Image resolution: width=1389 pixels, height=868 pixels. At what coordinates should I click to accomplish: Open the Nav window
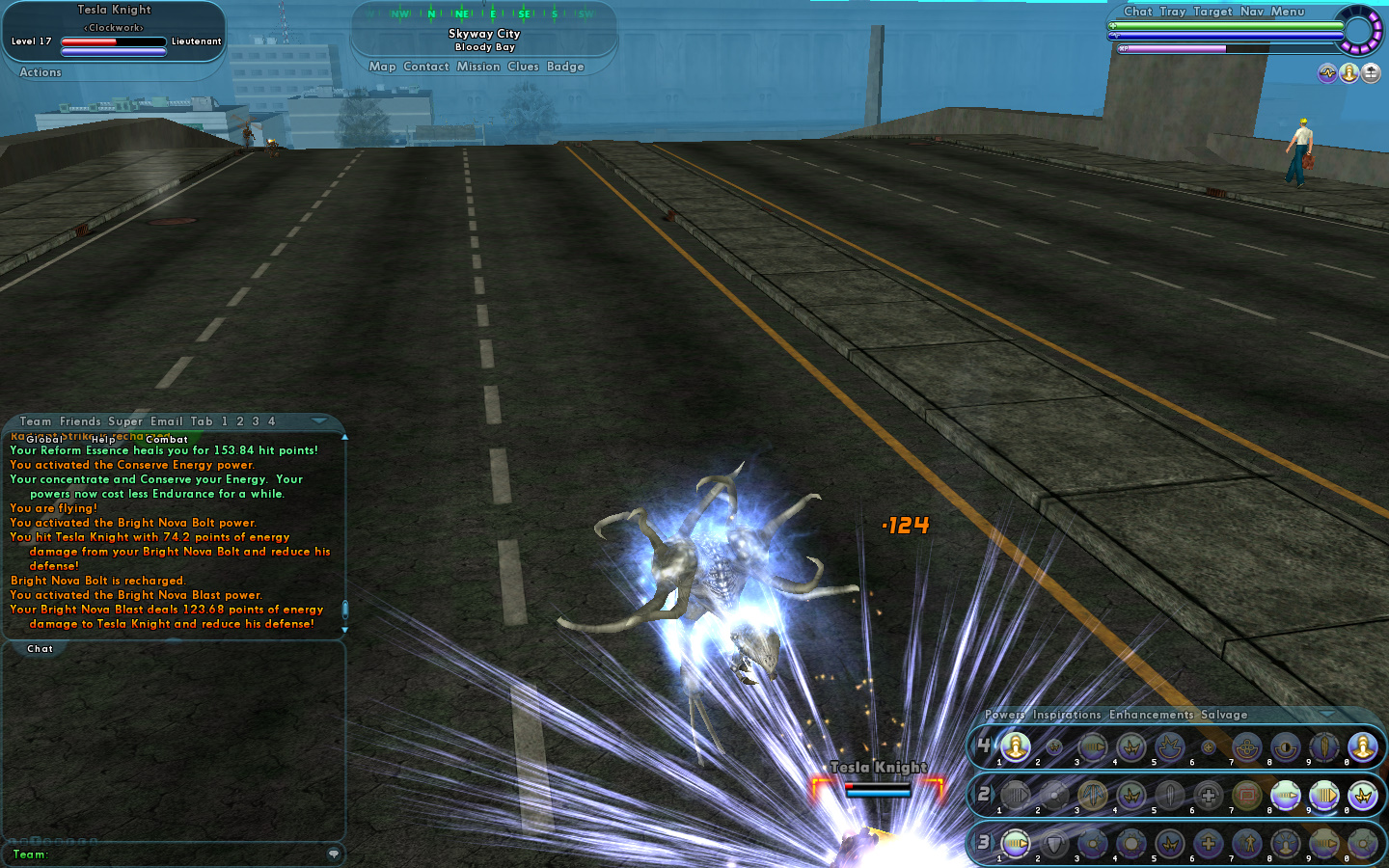click(1251, 12)
